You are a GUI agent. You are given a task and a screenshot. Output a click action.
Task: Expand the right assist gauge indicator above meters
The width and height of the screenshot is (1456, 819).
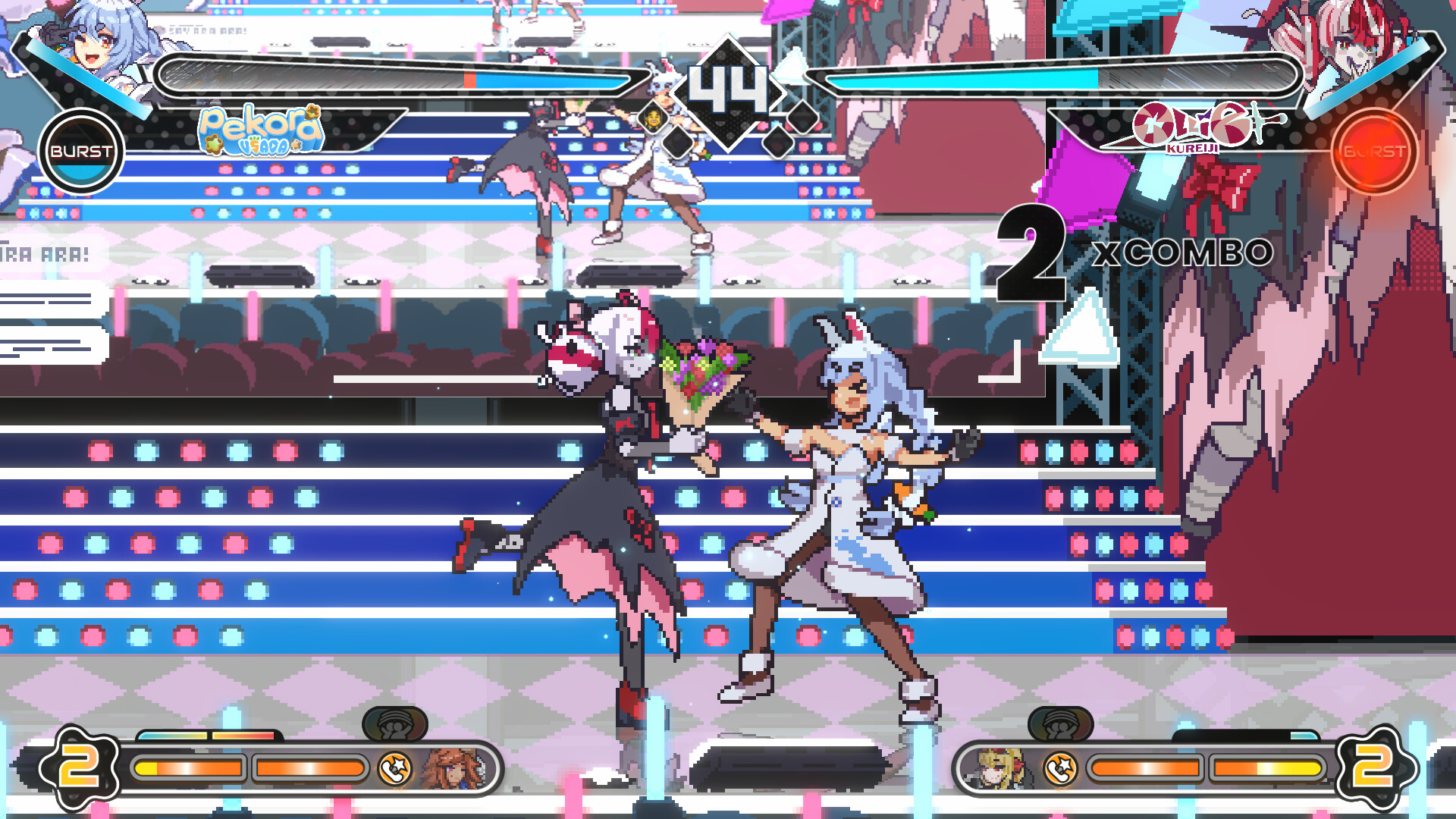pos(1062,723)
